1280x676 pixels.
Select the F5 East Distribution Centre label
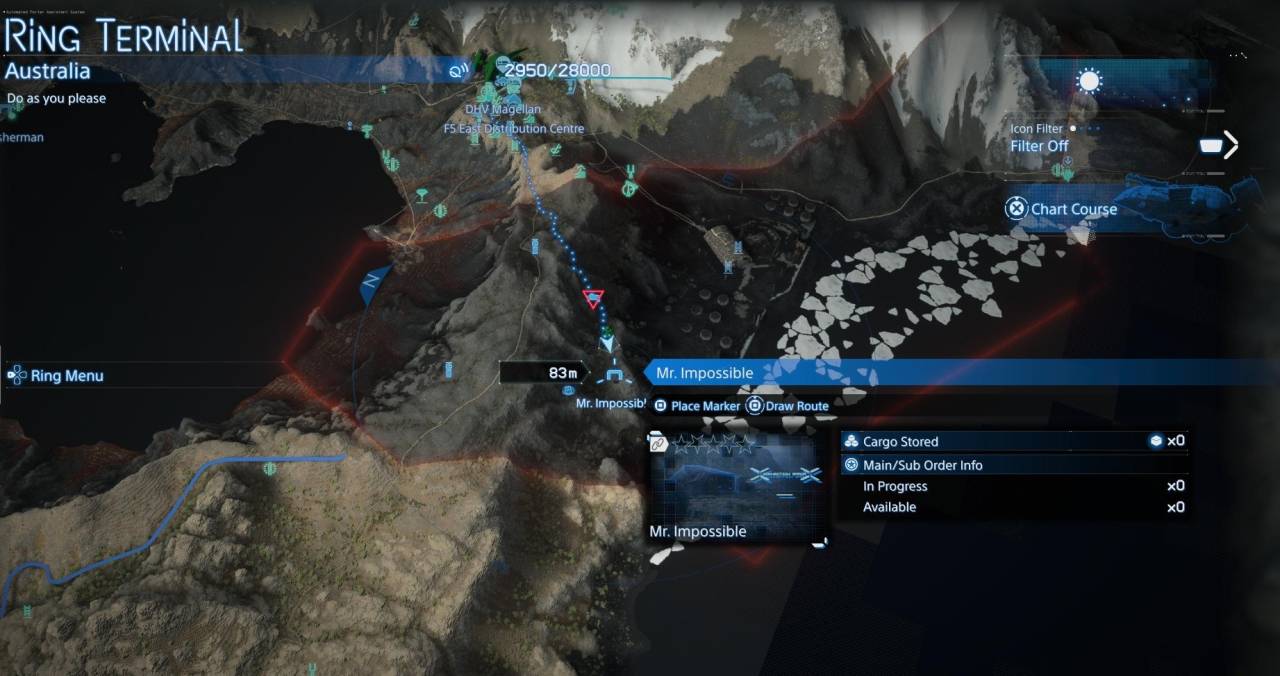(514, 129)
